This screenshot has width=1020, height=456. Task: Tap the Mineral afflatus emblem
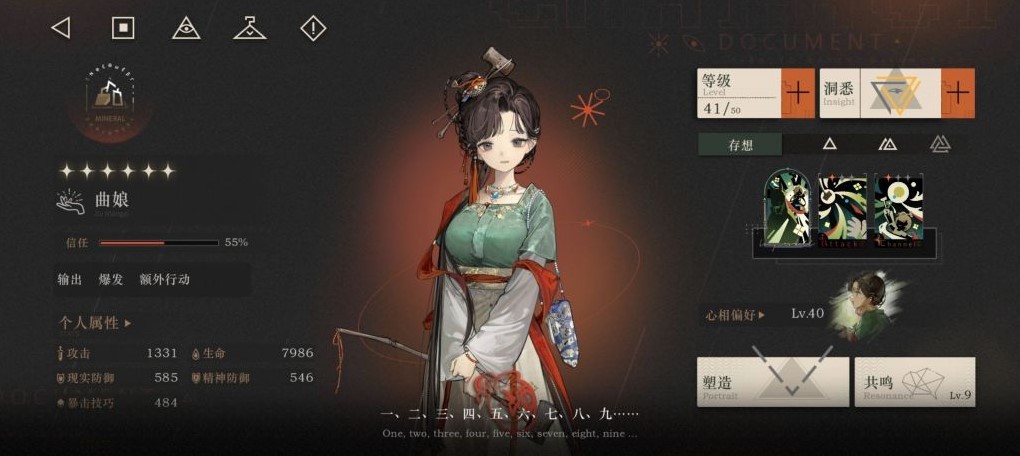click(x=110, y=98)
